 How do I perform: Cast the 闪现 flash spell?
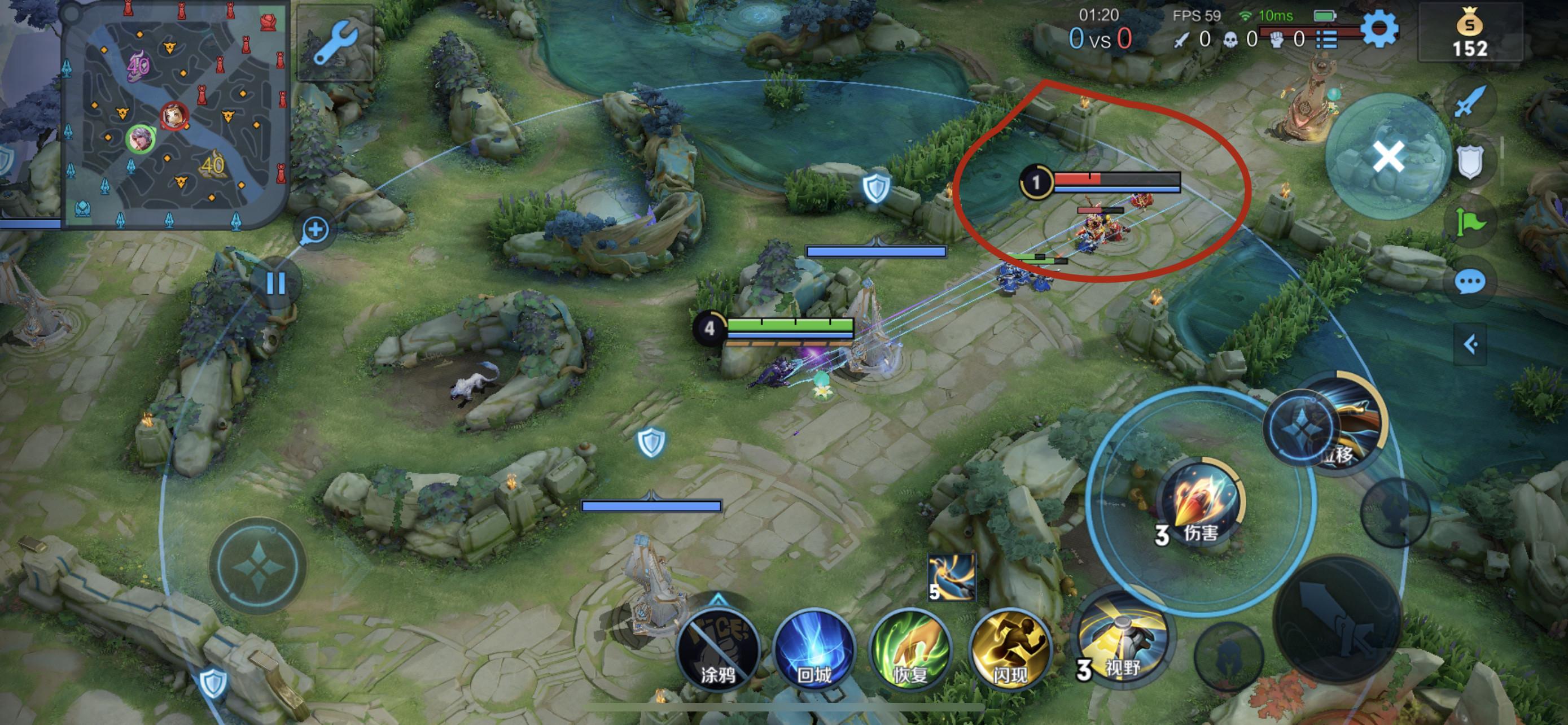pos(1009,648)
